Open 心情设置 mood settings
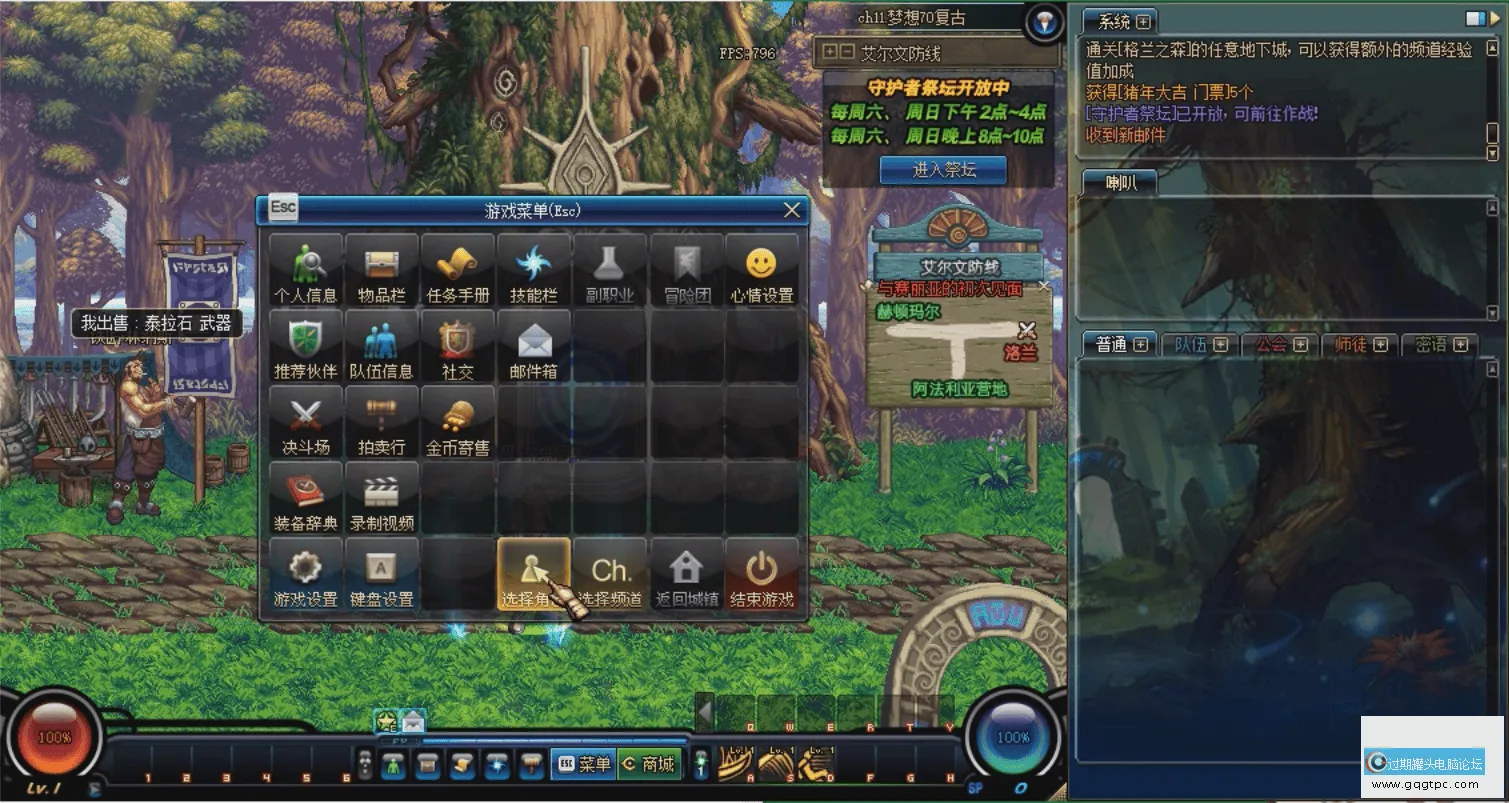This screenshot has width=1509, height=803. point(762,270)
